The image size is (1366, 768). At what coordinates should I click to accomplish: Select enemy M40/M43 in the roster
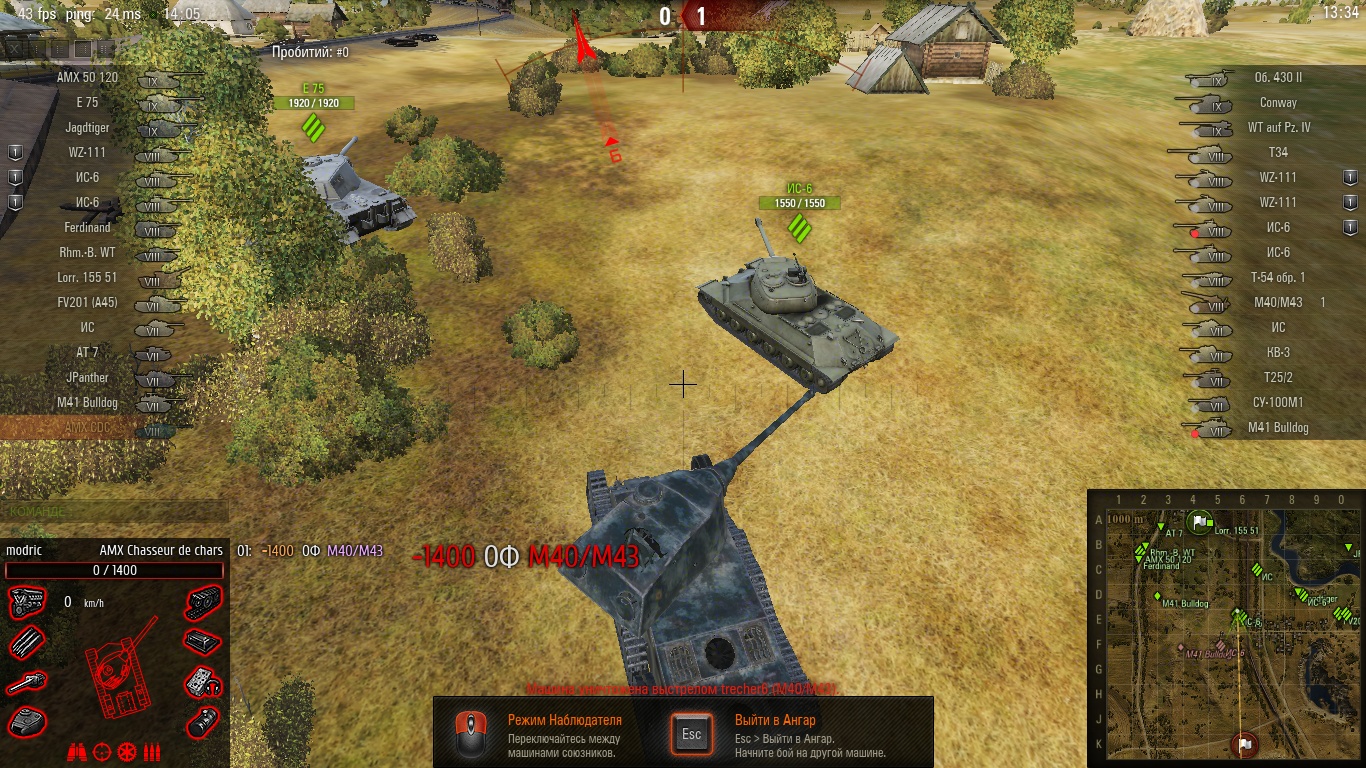pyautogui.click(x=1278, y=302)
